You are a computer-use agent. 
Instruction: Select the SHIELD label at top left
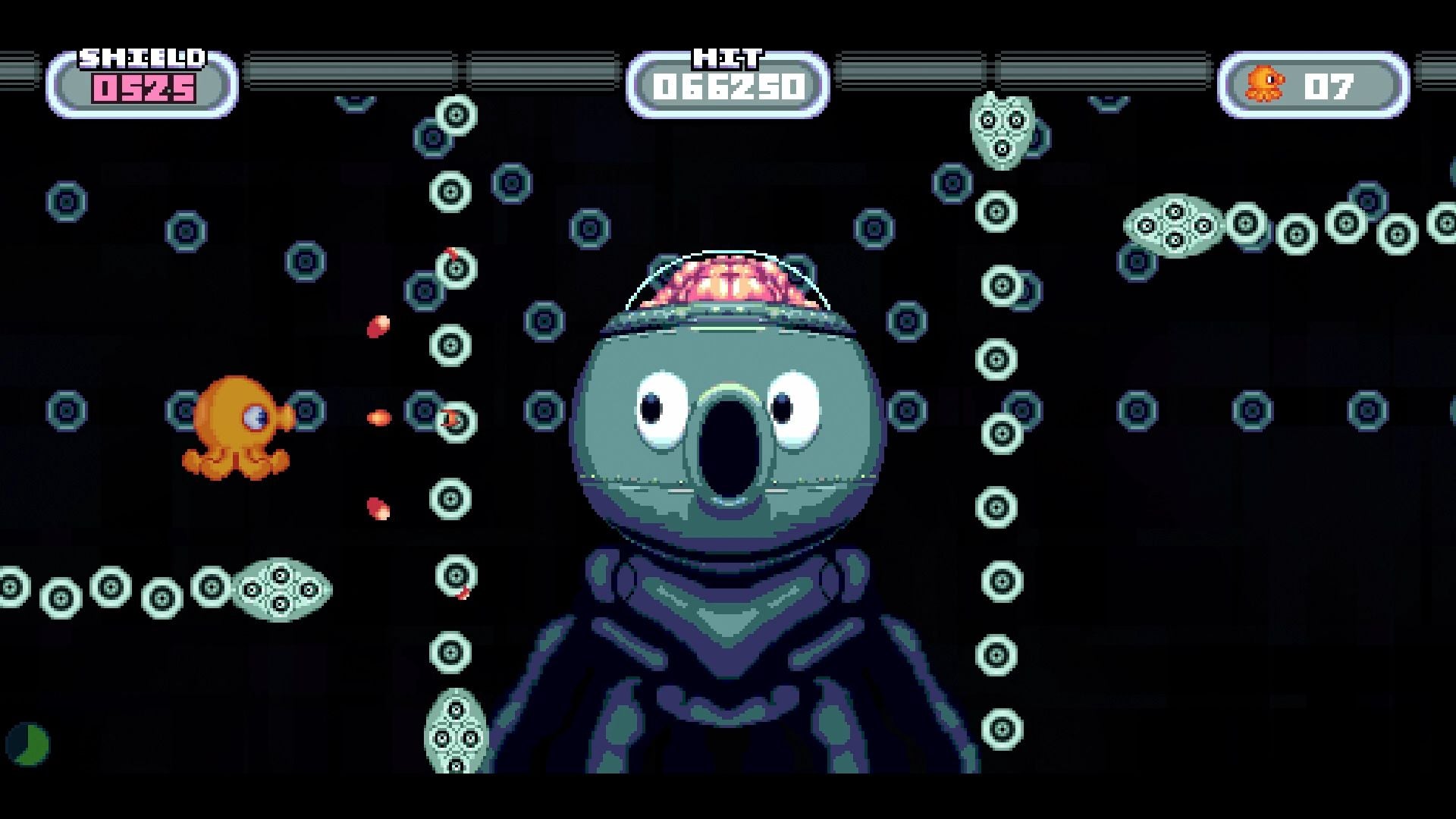point(143,57)
